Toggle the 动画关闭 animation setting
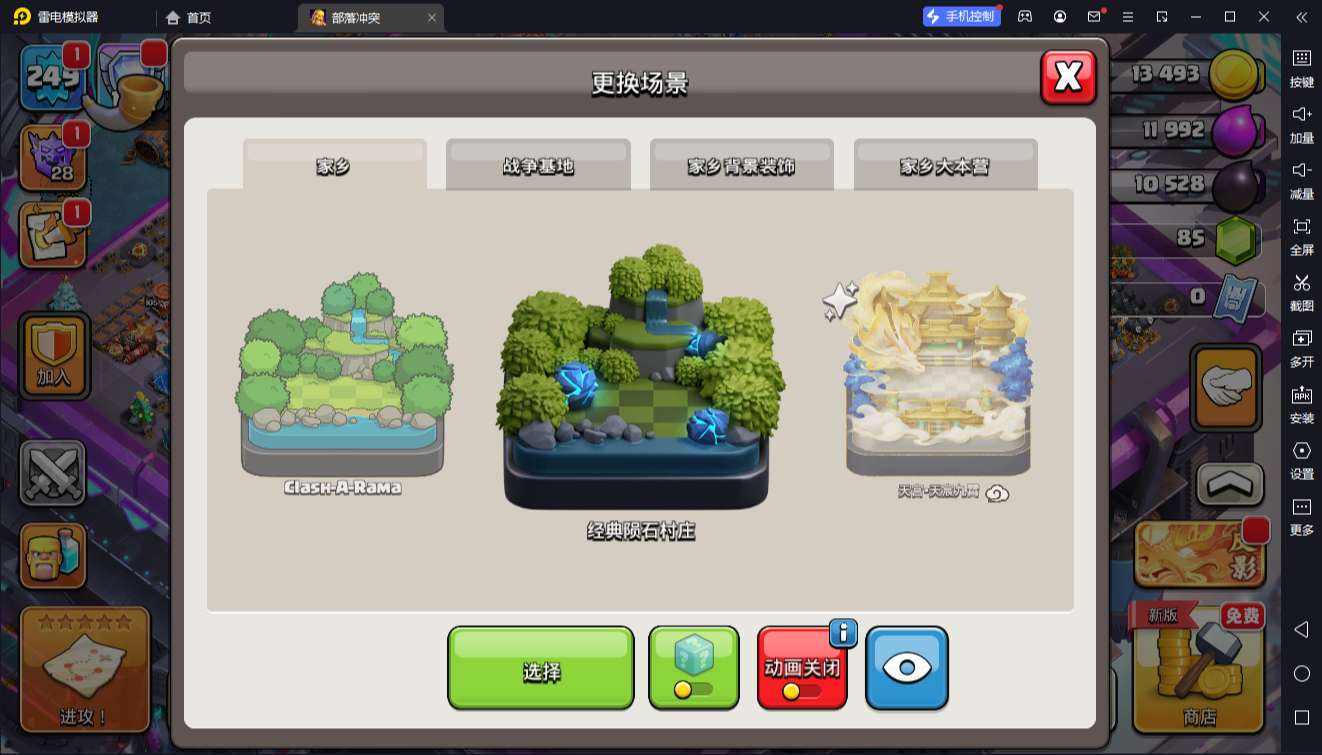Screen dimensions: 1322x755 click(x=802, y=666)
